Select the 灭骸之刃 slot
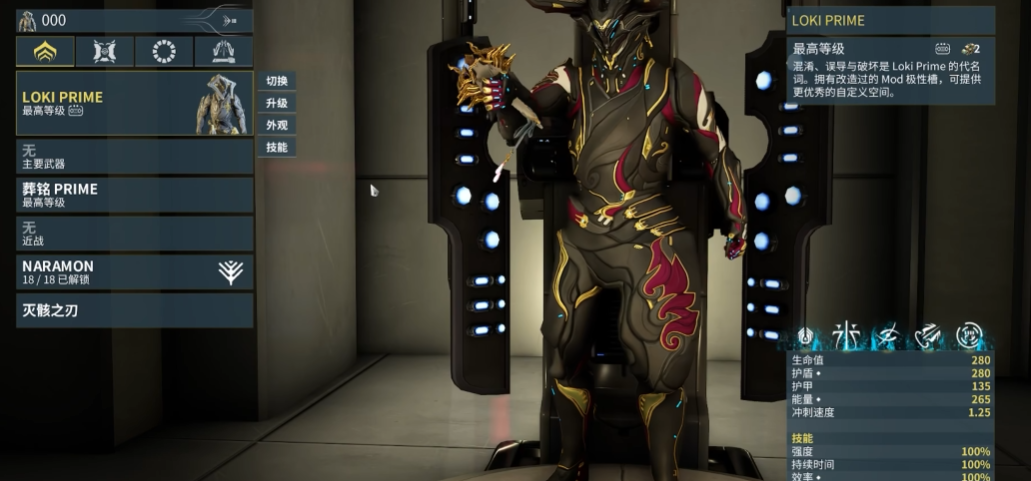The image size is (1031, 481). coord(134,310)
